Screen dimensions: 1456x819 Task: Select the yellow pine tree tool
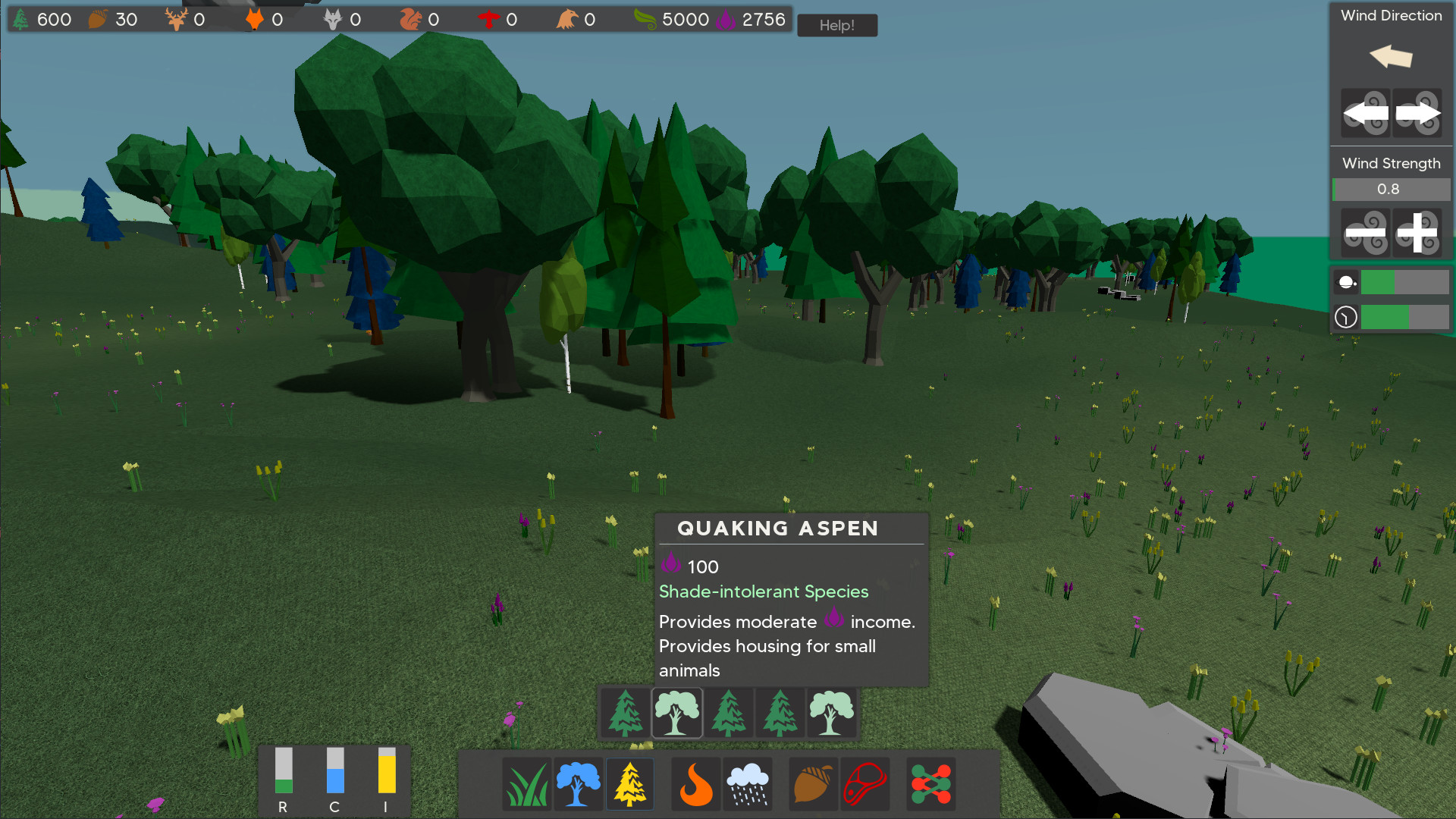click(x=629, y=783)
